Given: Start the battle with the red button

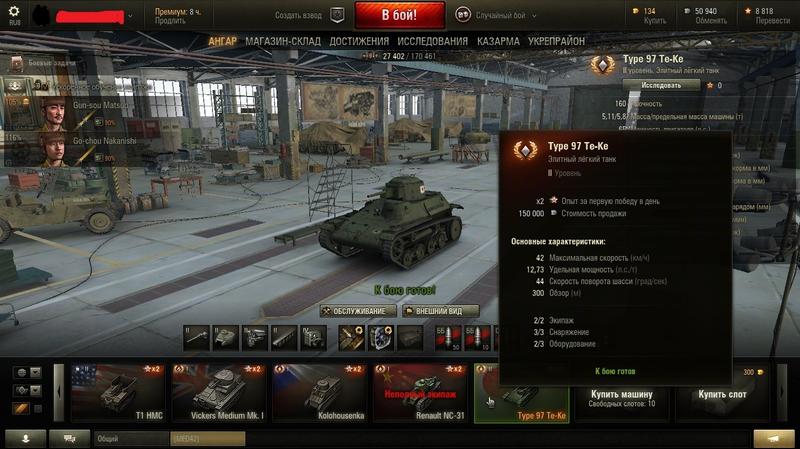Looking at the screenshot, I should click(x=399, y=16).
